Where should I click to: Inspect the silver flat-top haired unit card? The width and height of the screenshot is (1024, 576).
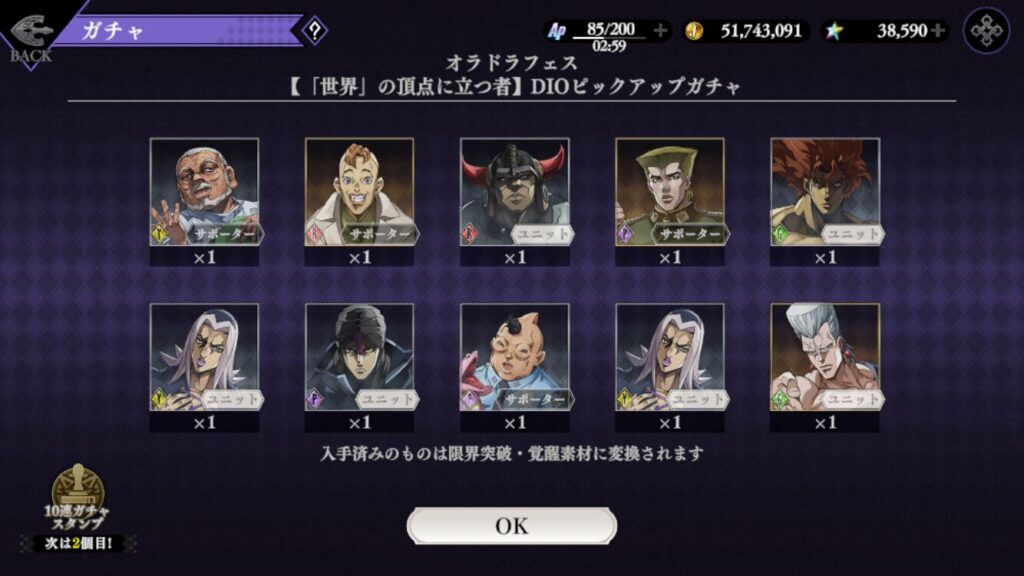pos(824,358)
